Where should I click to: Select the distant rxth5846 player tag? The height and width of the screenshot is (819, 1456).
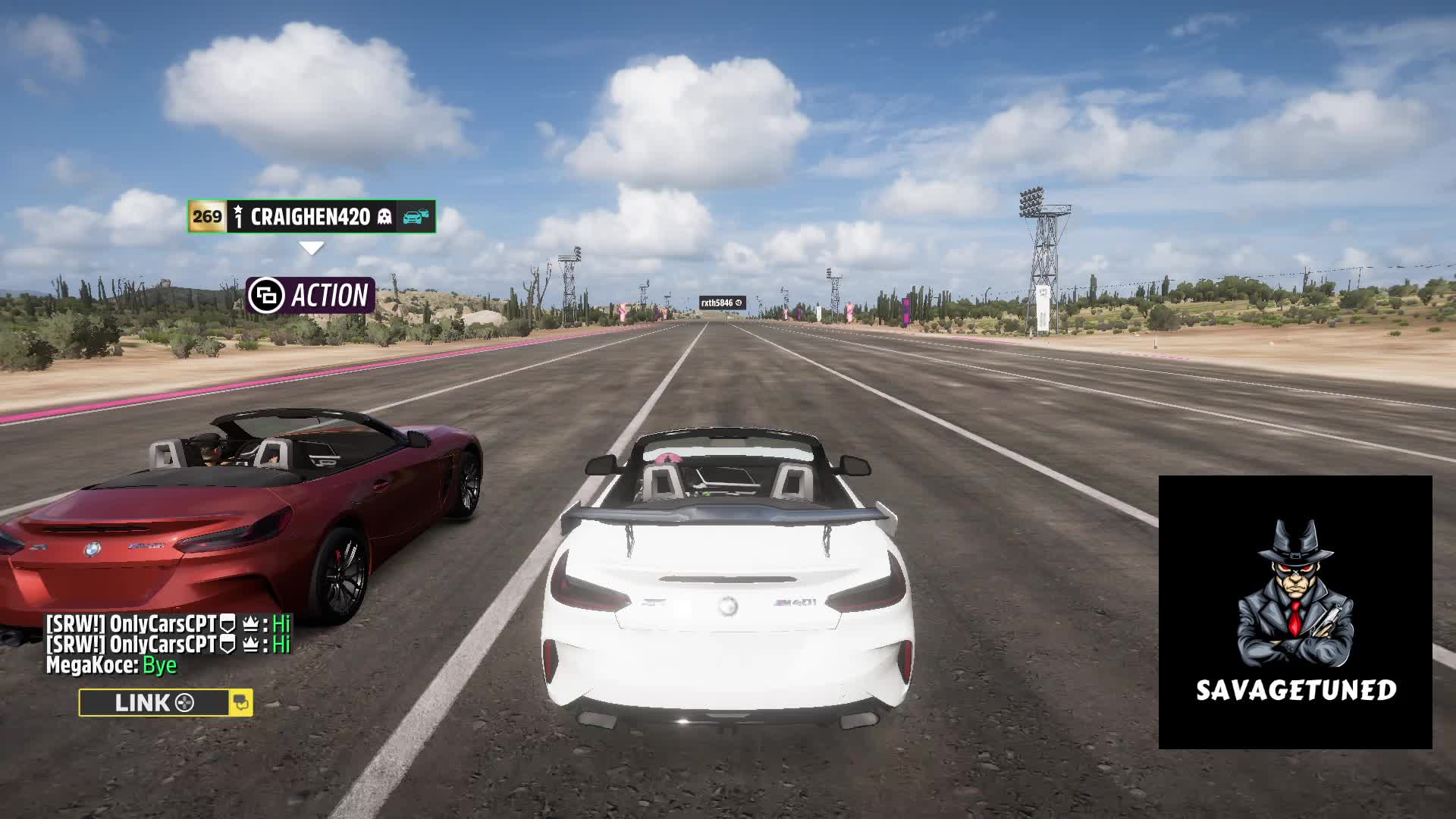coord(722,303)
